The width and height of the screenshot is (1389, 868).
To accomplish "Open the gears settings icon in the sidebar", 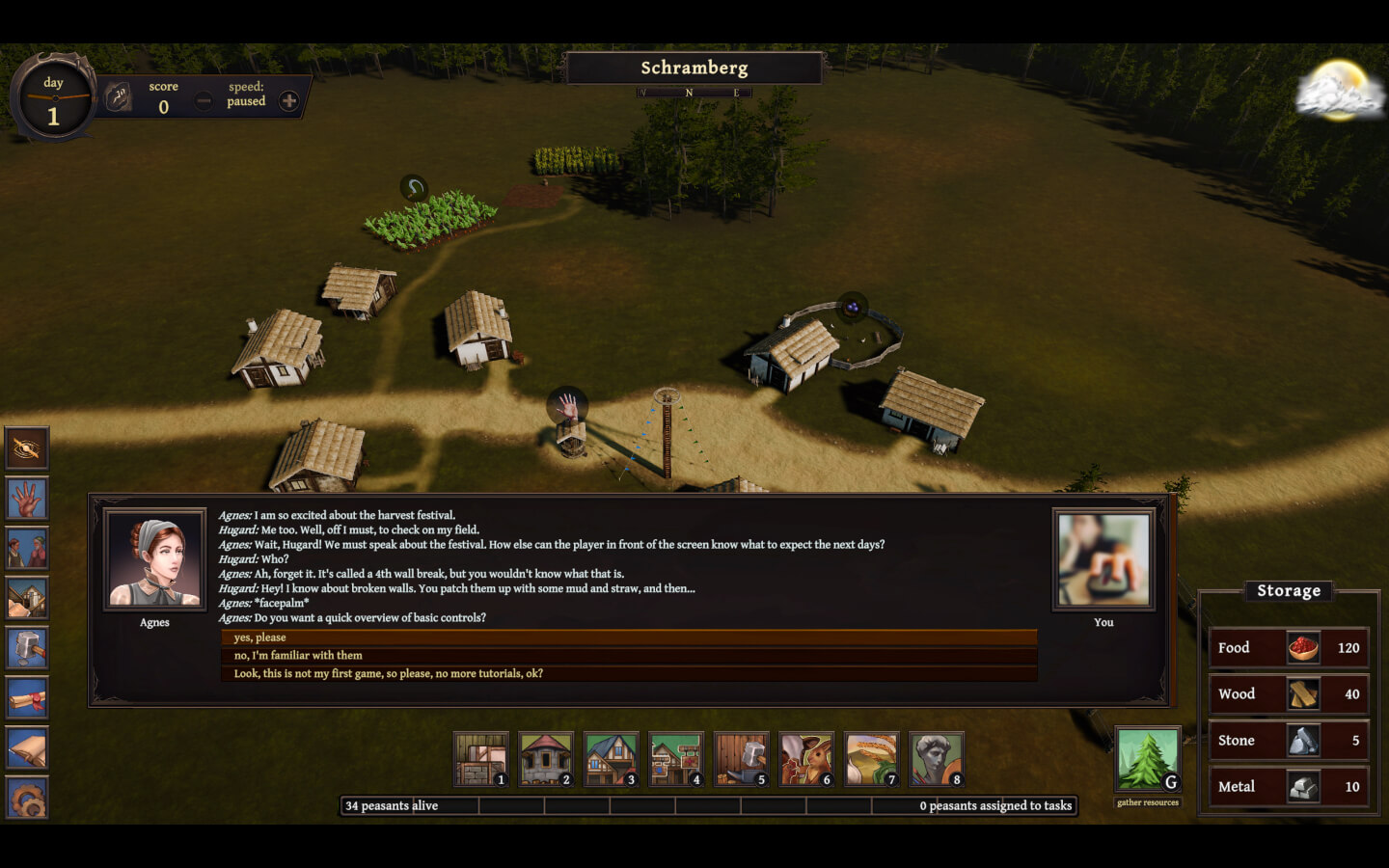I will [26, 799].
